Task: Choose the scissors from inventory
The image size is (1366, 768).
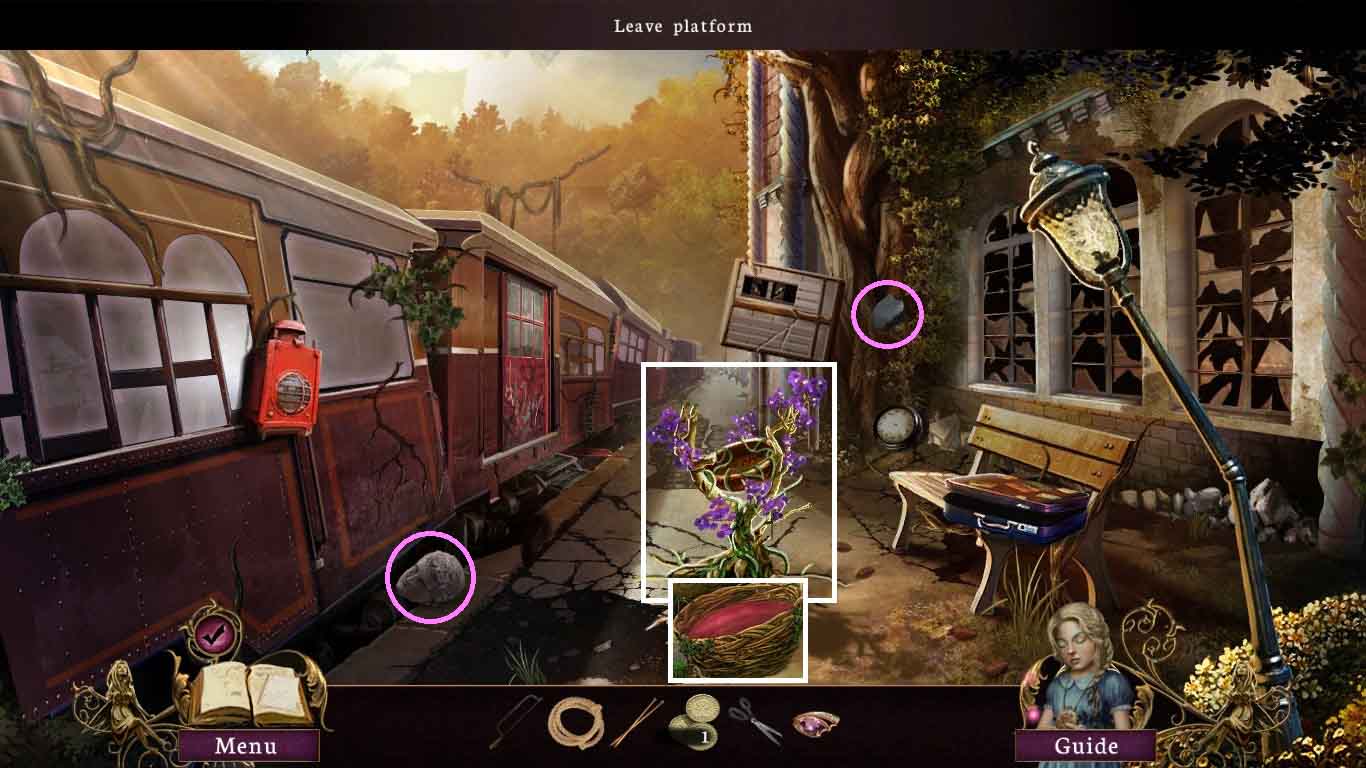Action: 755,720
